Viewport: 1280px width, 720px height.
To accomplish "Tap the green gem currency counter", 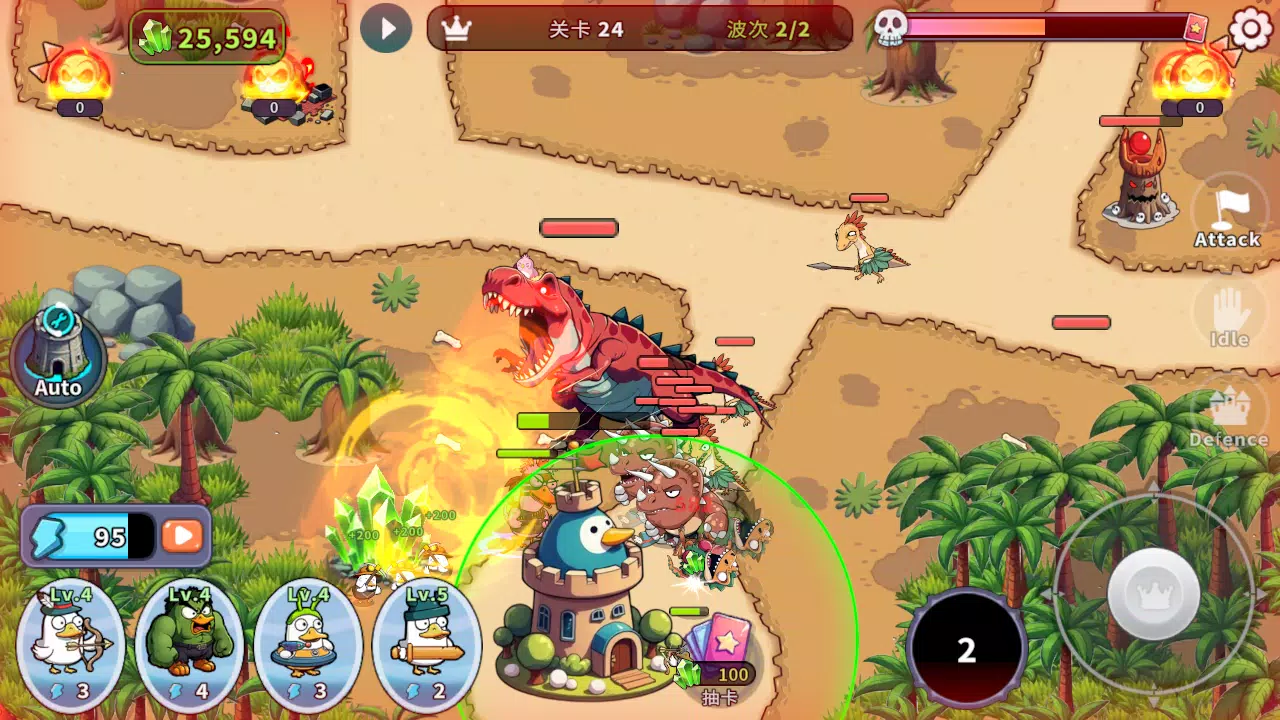I will tap(208, 38).
